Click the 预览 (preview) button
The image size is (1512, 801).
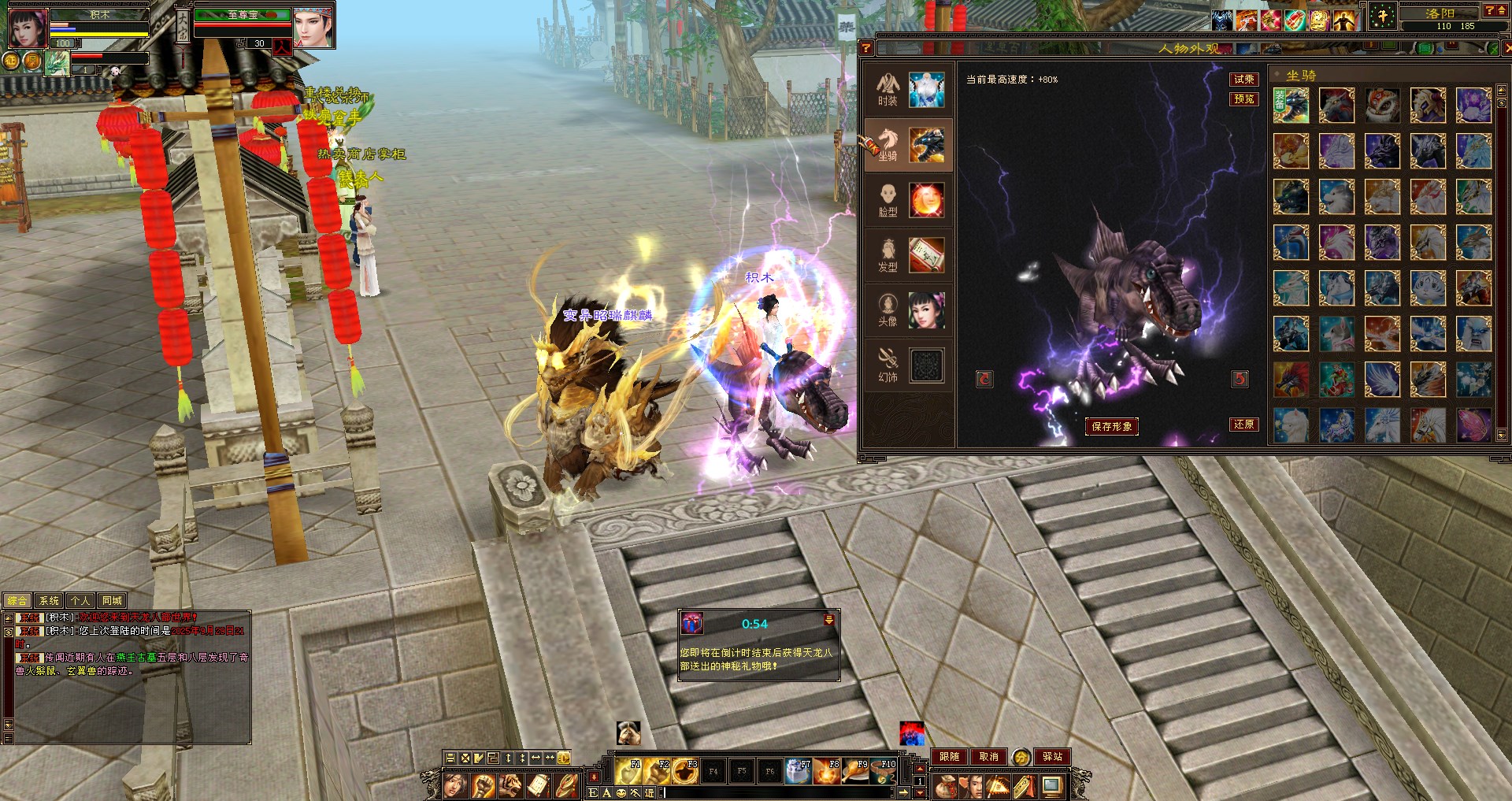point(1244,99)
